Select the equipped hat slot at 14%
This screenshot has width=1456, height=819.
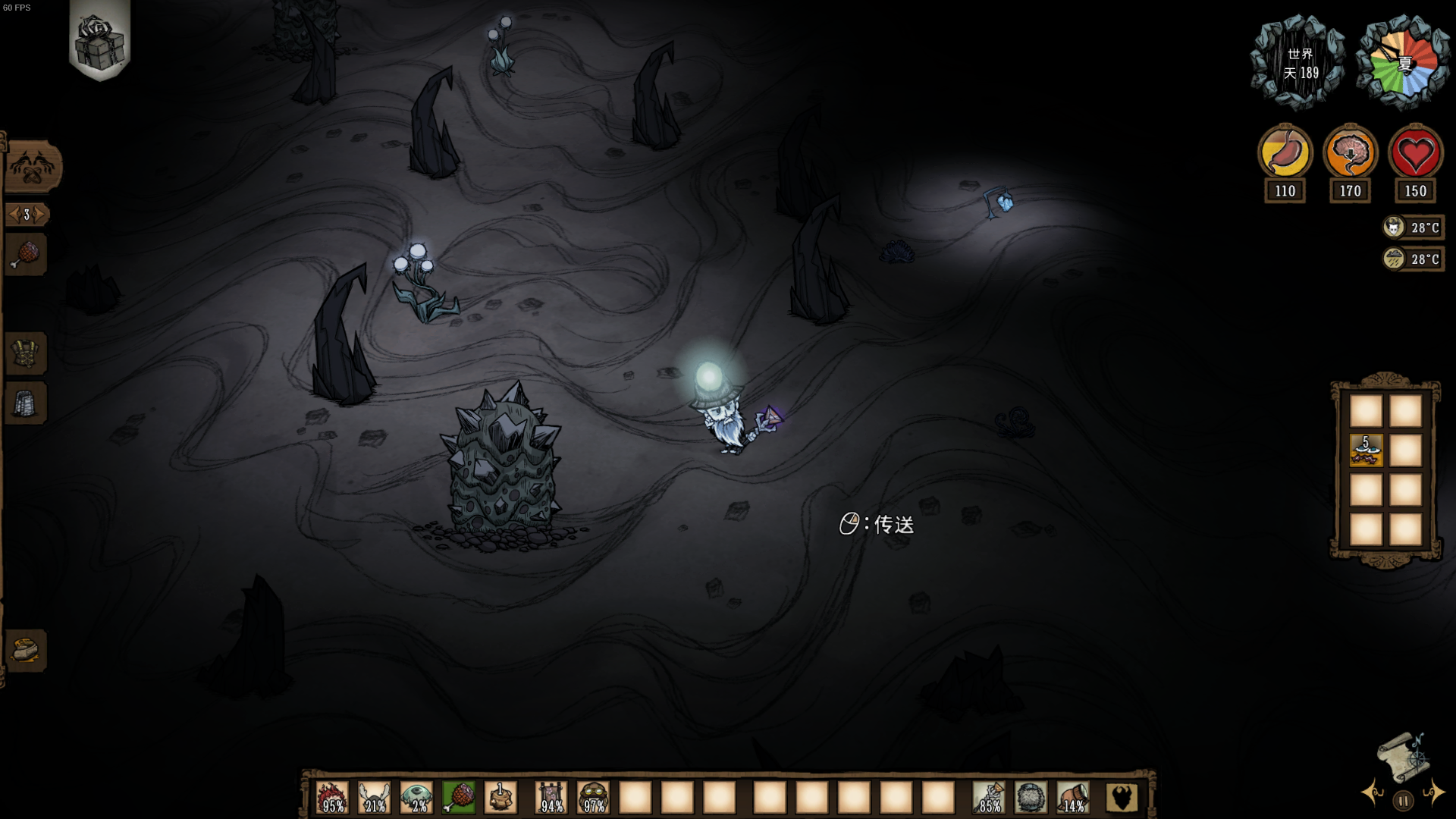pos(1073,798)
